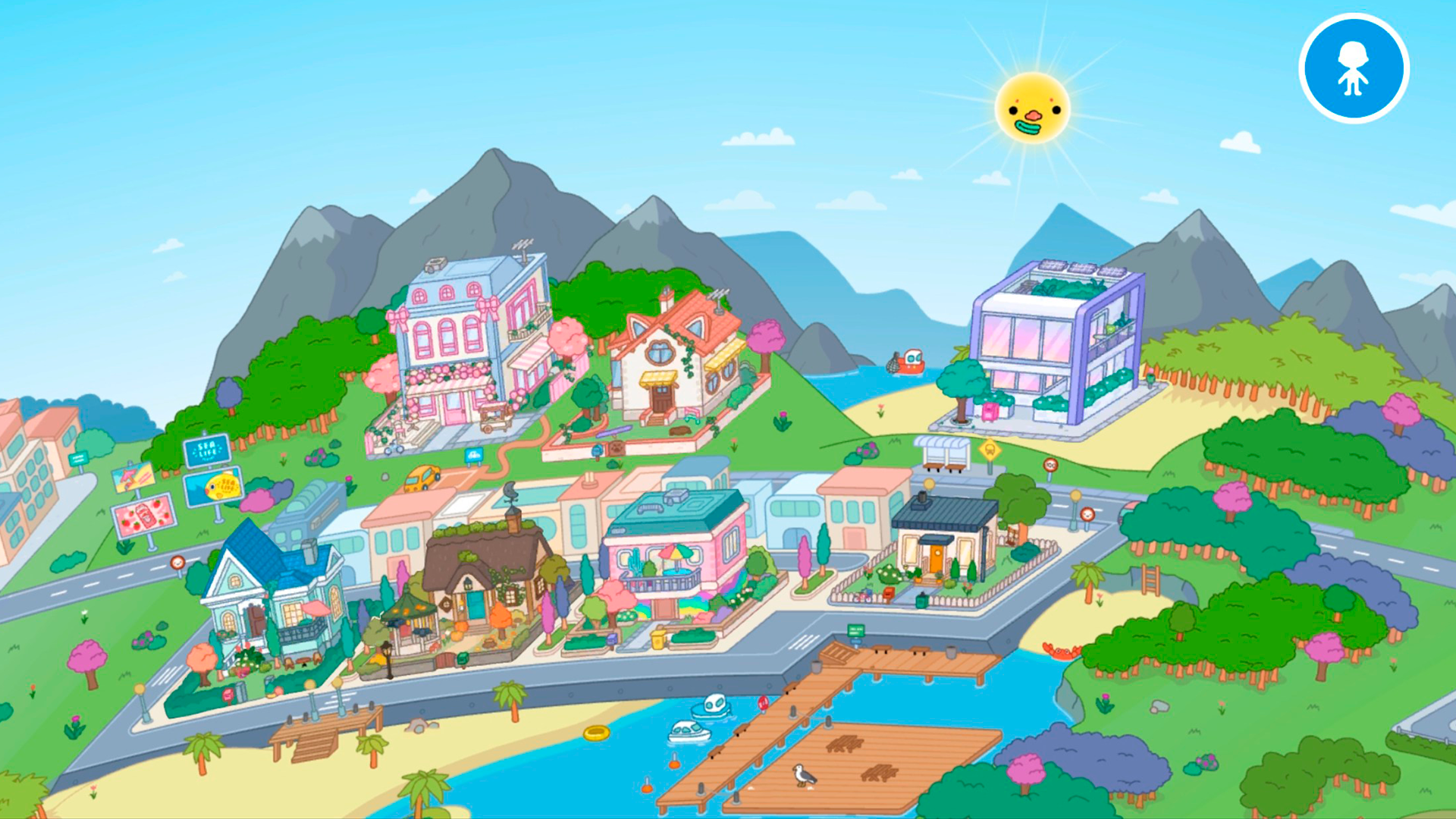Viewport: 1456px width, 819px height.
Task: Click the beach umbrella billboard
Action: [x=133, y=478]
